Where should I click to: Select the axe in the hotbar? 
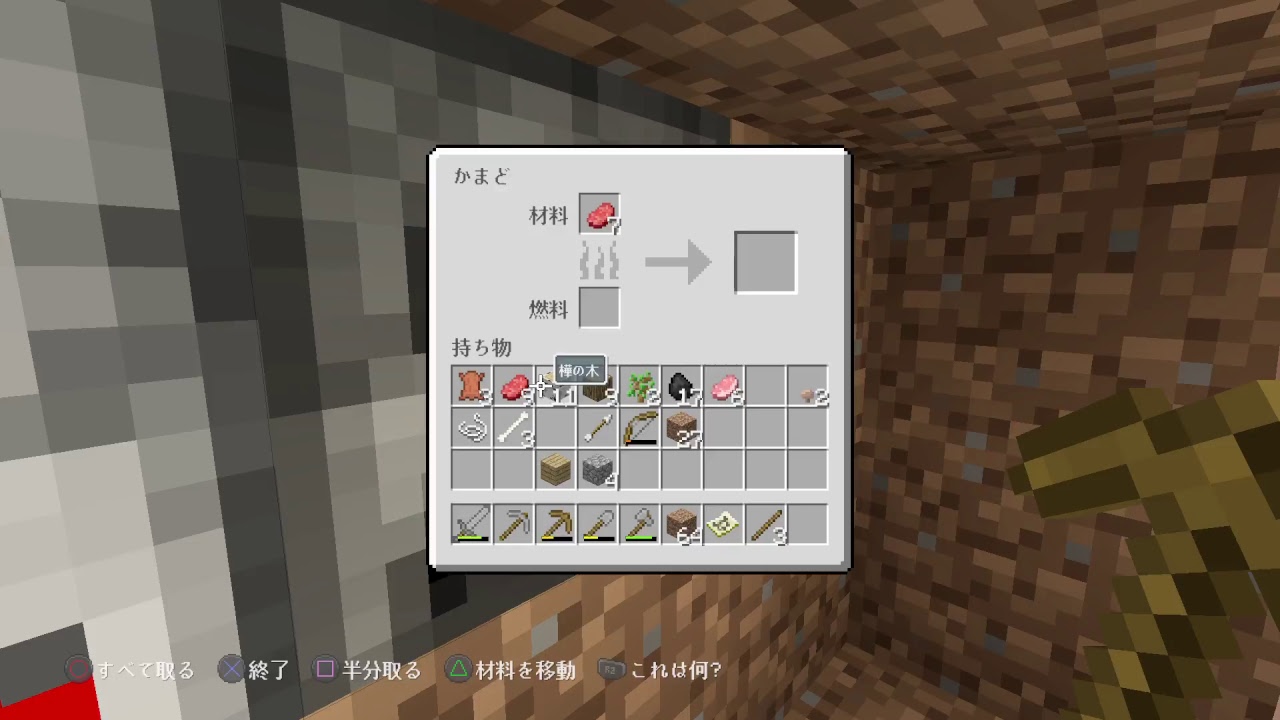640,522
